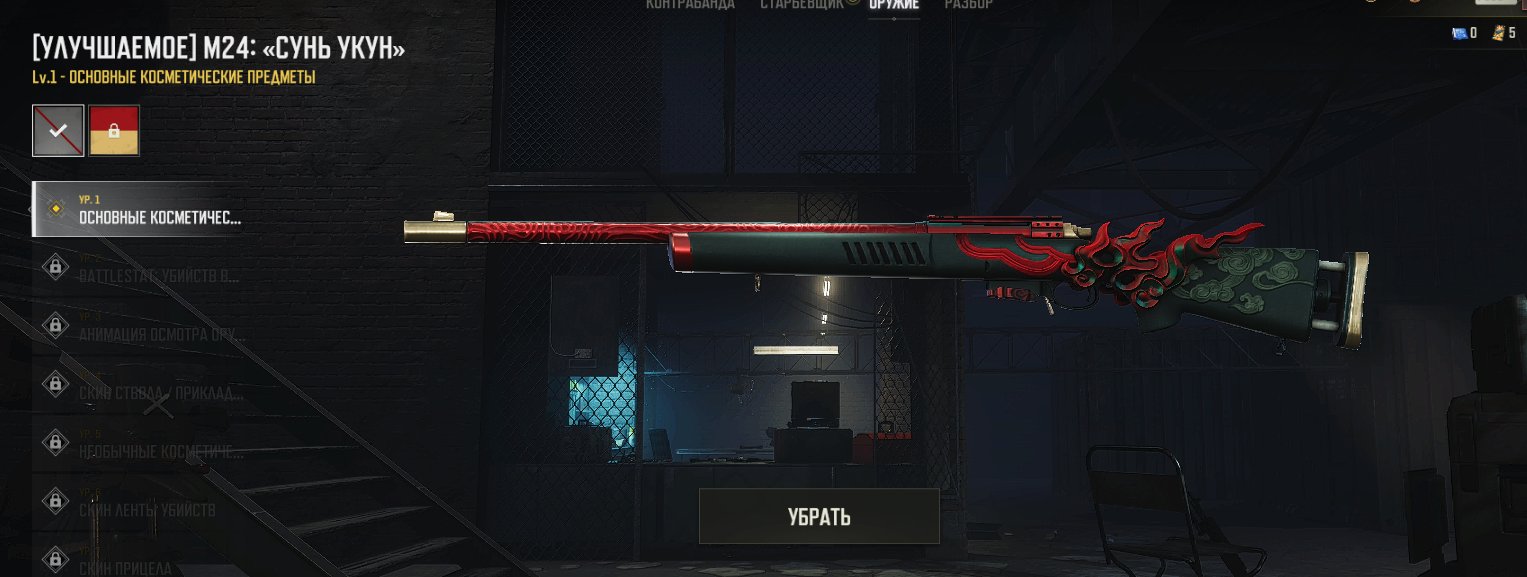Screen dimensions: 1527x577
Task: Select the locked Скин ленты убийств row
Action: point(140,503)
